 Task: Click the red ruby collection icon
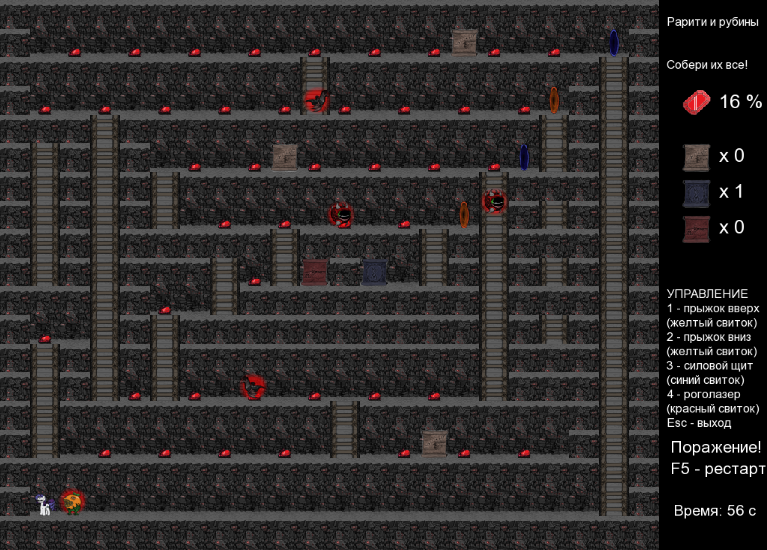tap(696, 102)
